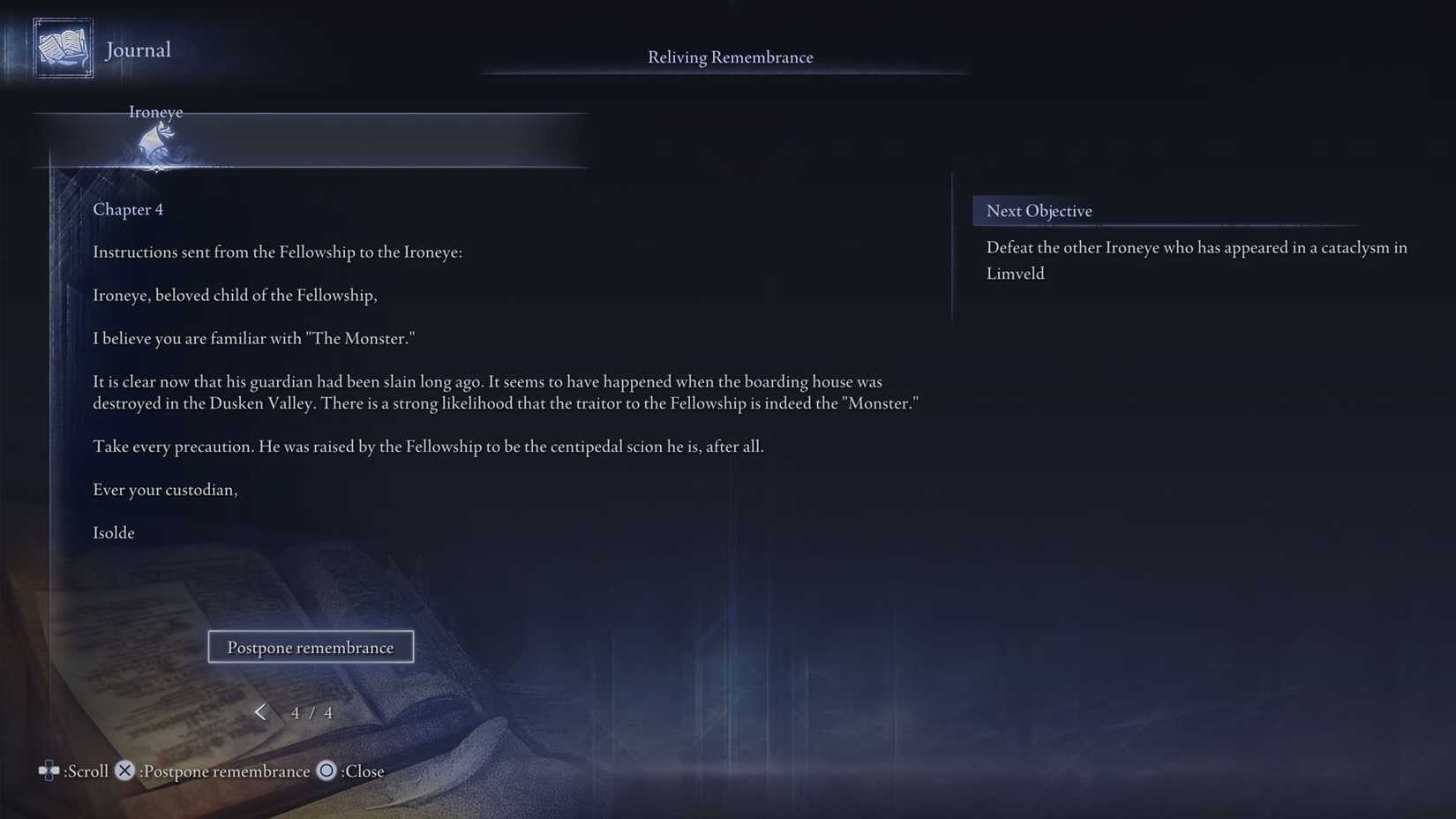The image size is (1456, 819).
Task: Select the Ironeye tab label
Action: 155,112
